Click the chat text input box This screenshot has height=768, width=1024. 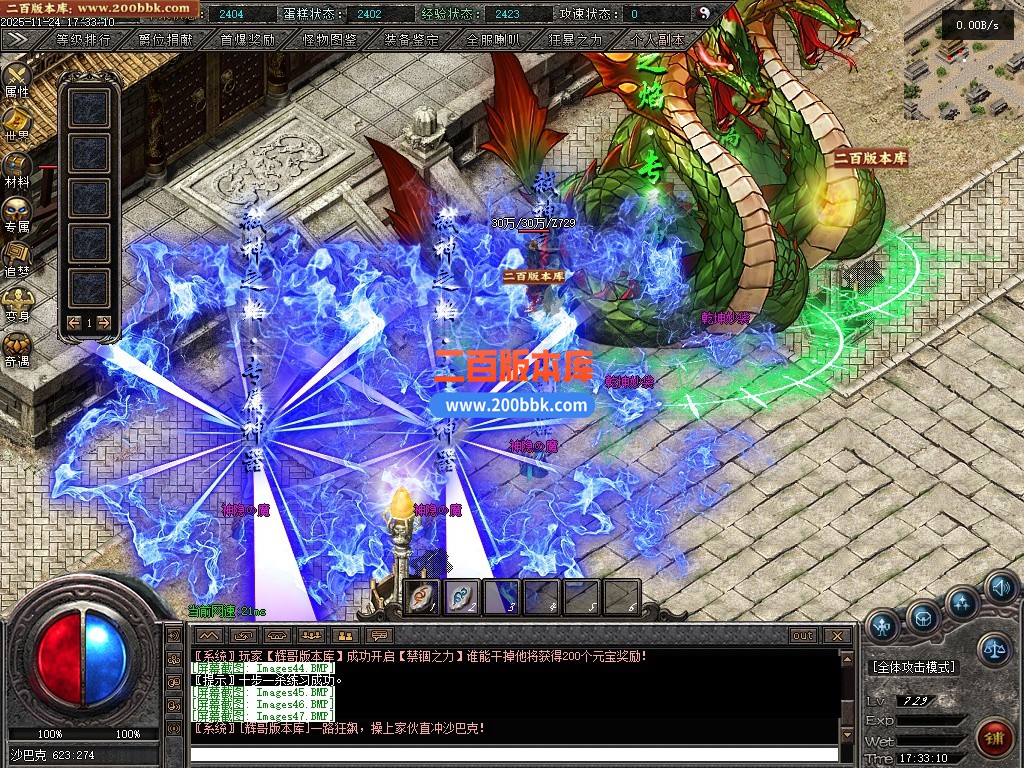tap(514, 754)
